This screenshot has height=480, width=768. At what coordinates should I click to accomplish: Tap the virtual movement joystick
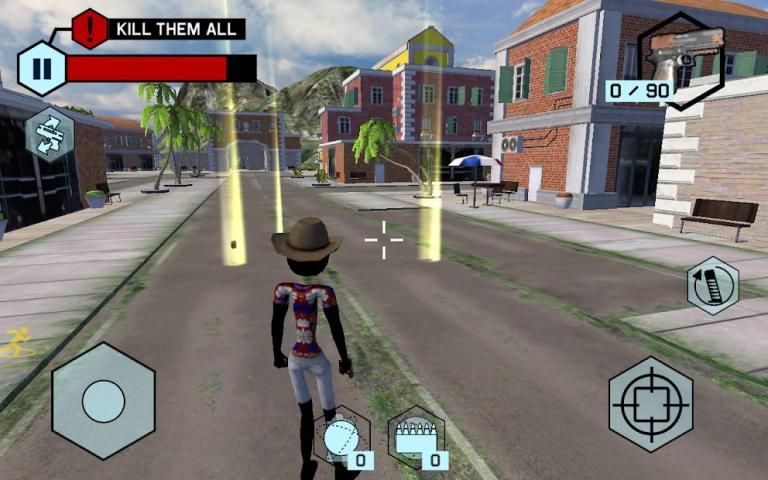(103, 401)
